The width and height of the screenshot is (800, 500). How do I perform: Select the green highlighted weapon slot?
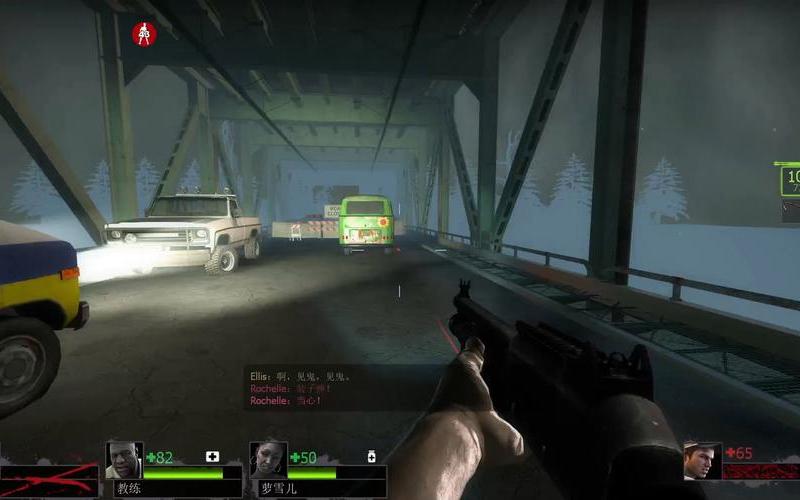click(x=790, y=181)
